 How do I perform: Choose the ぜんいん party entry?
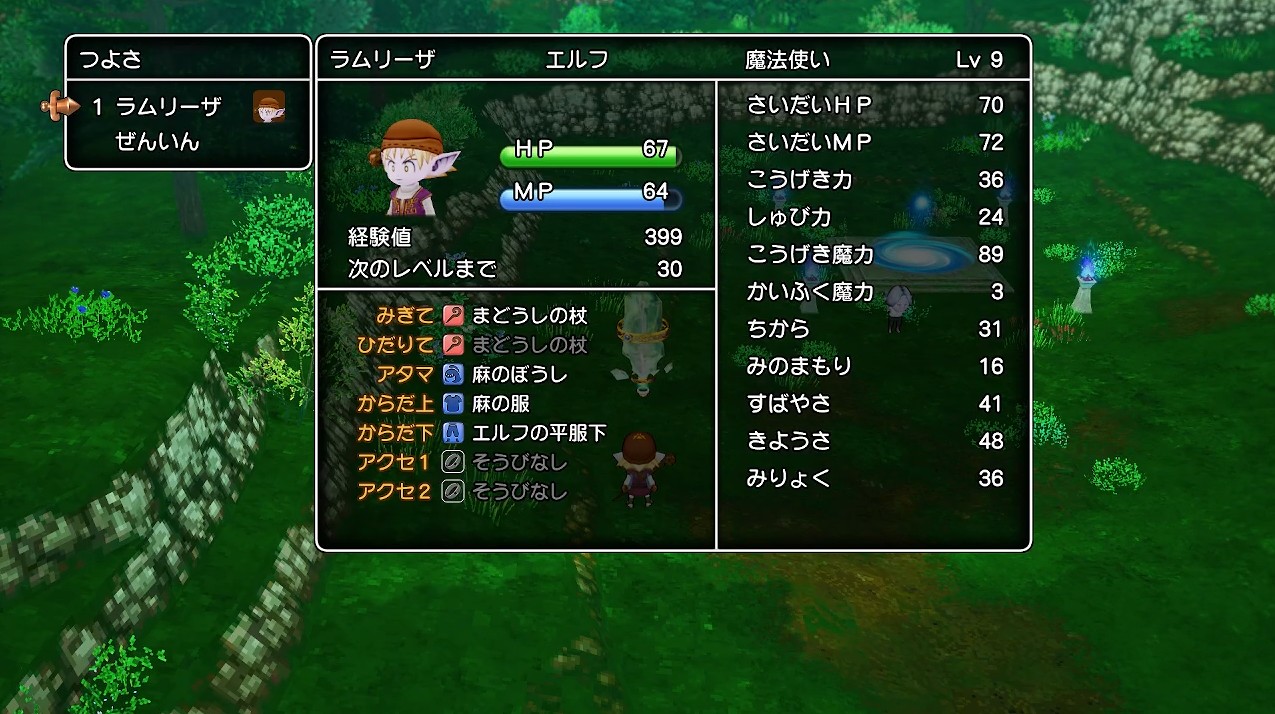pos(158,142)
